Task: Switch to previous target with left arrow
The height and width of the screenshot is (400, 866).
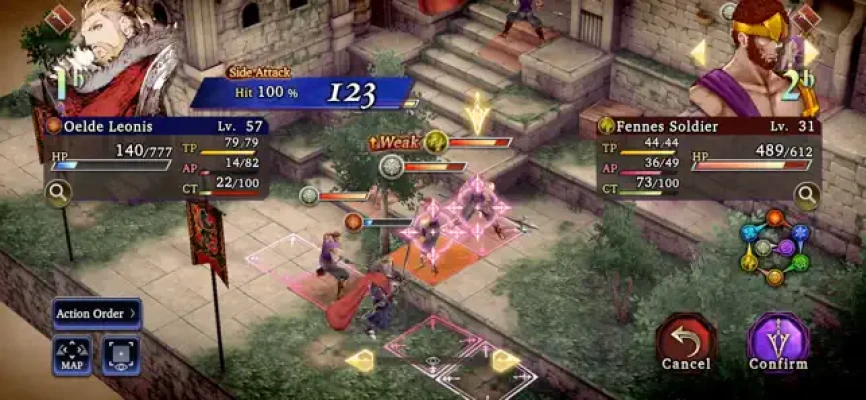Action: (698, 52)
